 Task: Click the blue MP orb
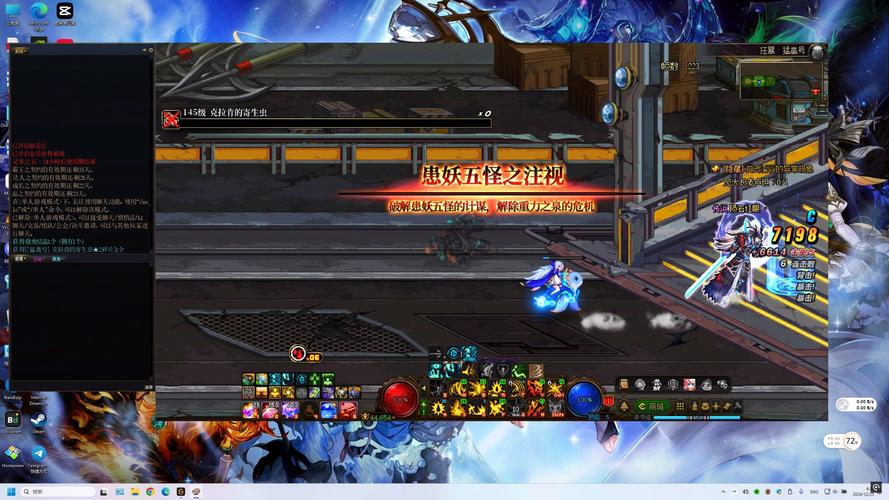583,397
